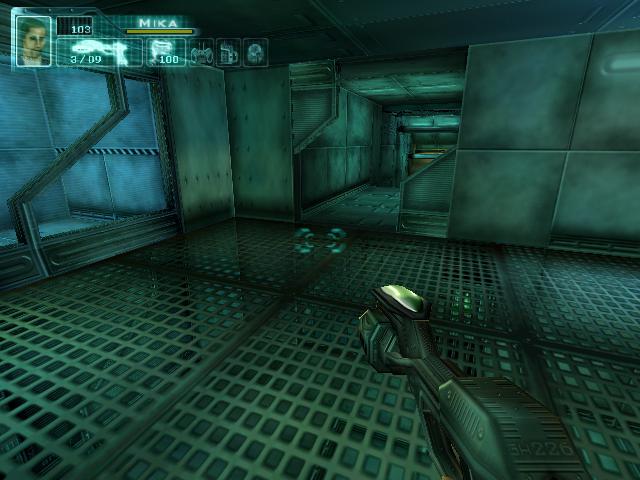Select Mika's character portrait
The height and width of the screenshot is (480, 640).
tap(33, 40)
